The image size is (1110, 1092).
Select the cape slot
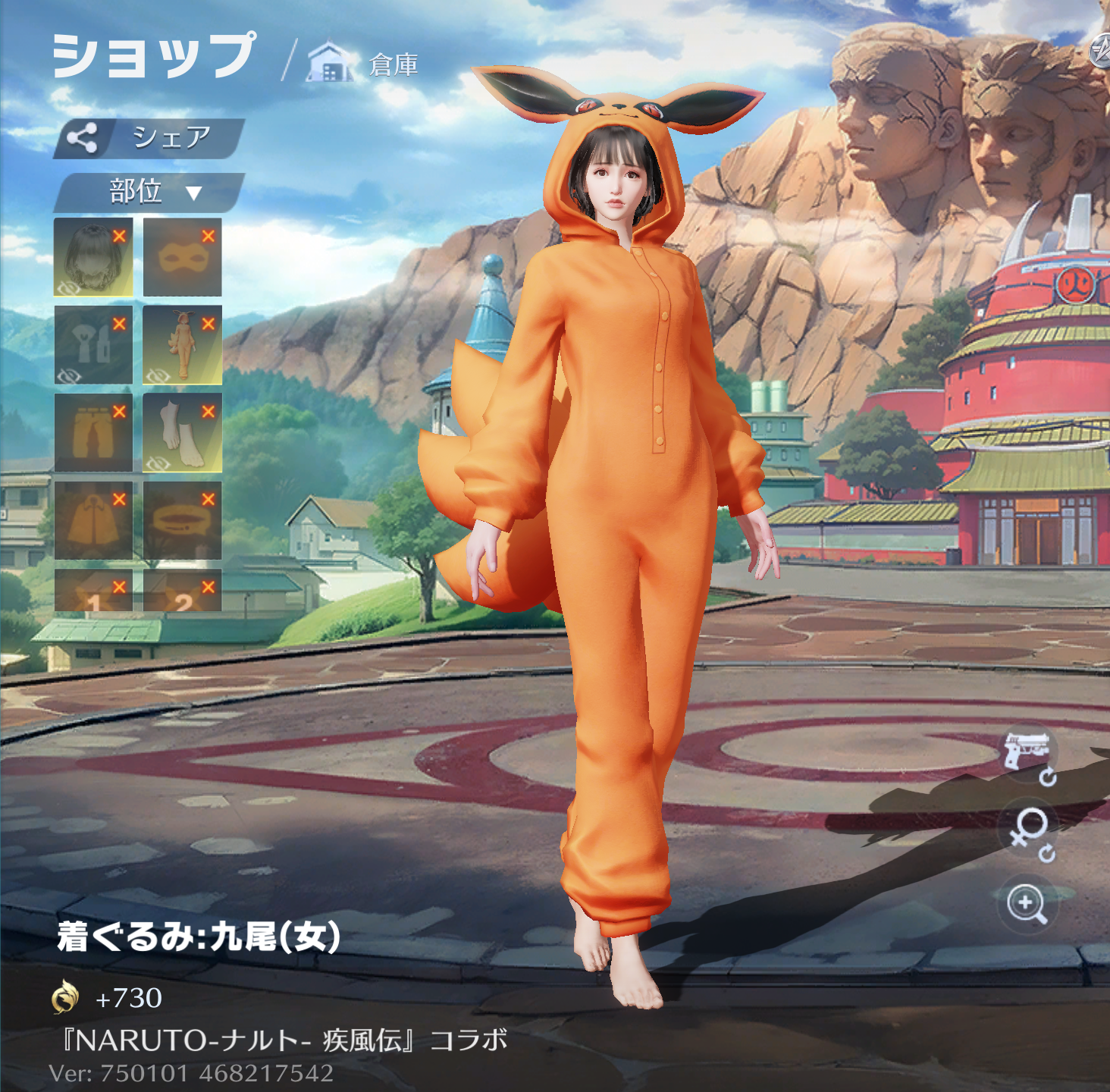point(92,521)
